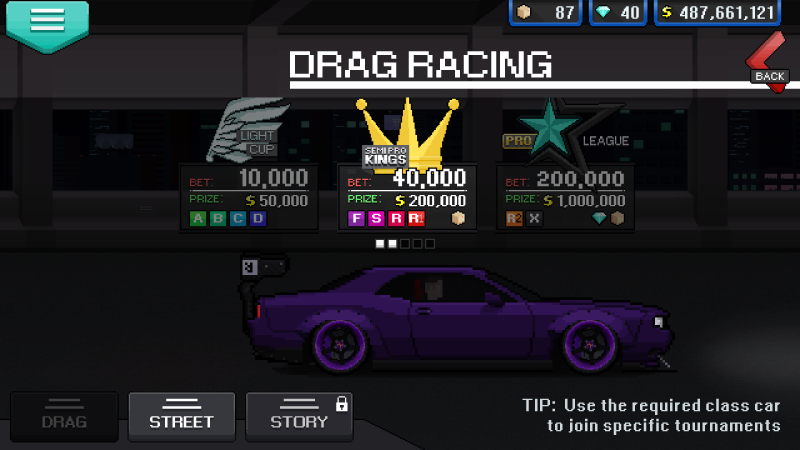Open the locked Story mode
Screen dimensions: 800x450
[299, 417]
